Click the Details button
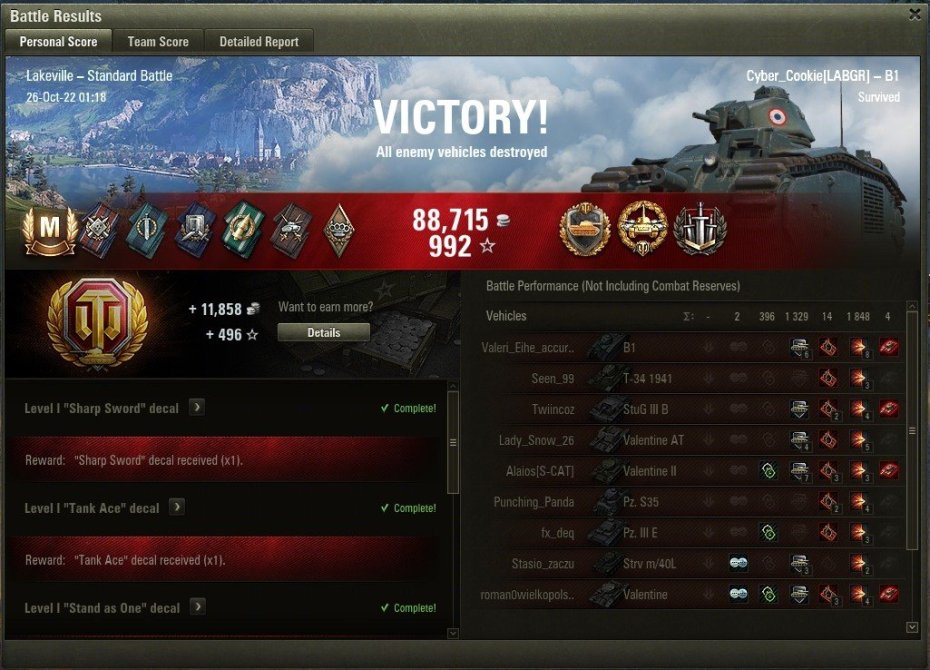Image resolution: width=930 pixels, height=670 pixels. pyautogui.click(x=323, y=332)
